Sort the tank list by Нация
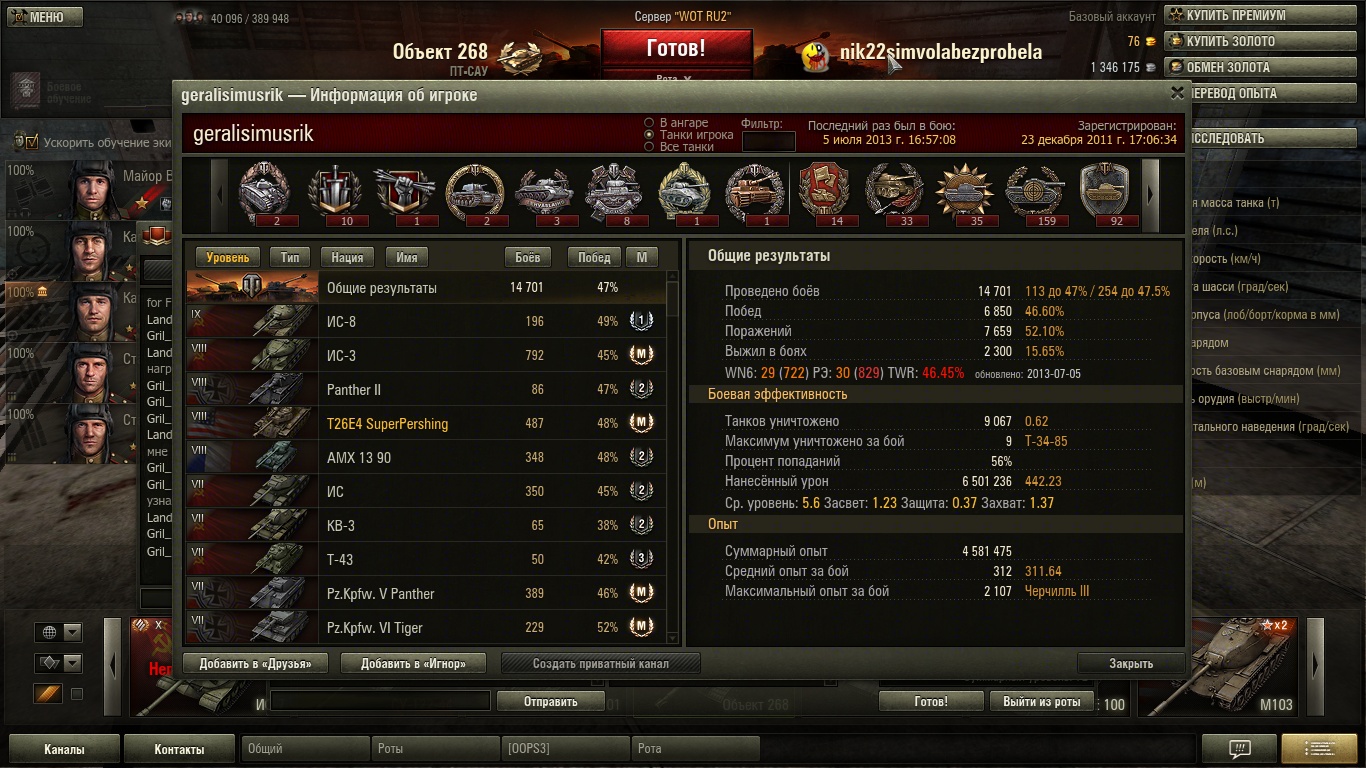This screenshot has width=1366, height=768. (x=347, y=257)
